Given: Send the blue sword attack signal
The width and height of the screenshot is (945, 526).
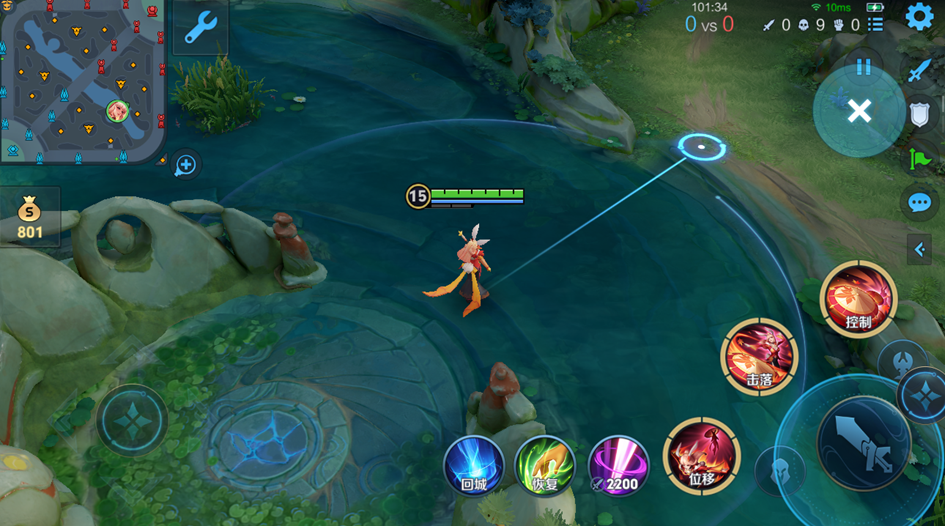Looking at the screenshot, I should [x=919, y=70].
